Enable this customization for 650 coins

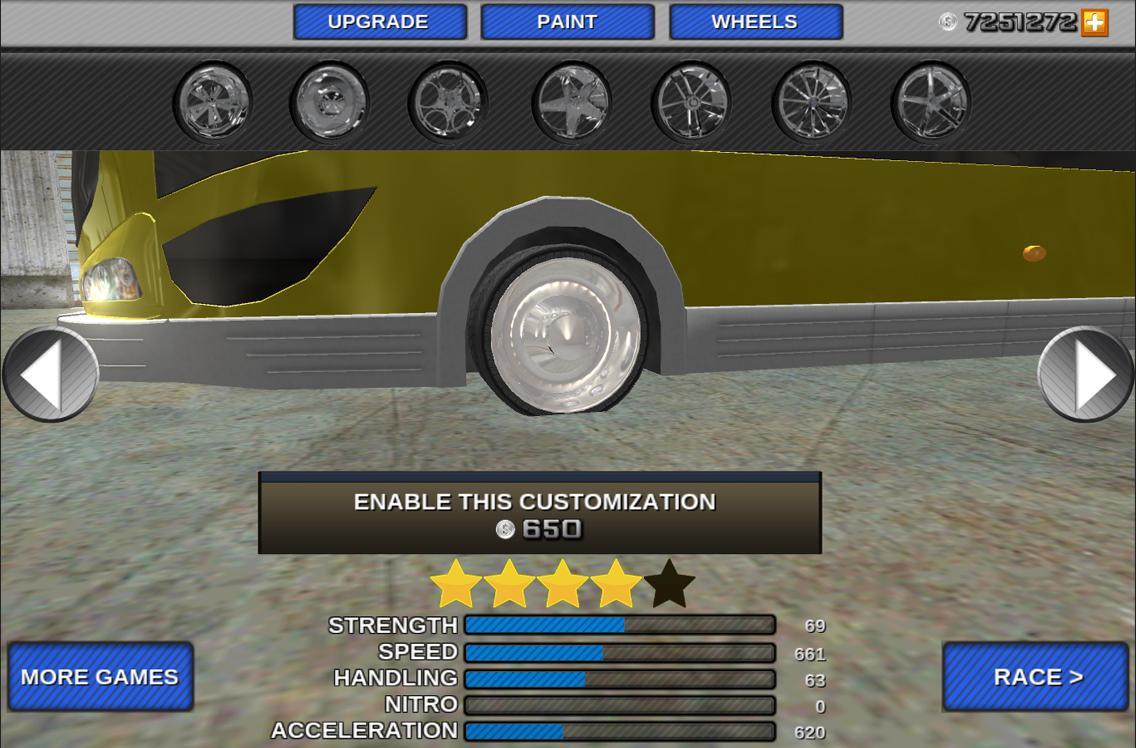tap(539, 514)
